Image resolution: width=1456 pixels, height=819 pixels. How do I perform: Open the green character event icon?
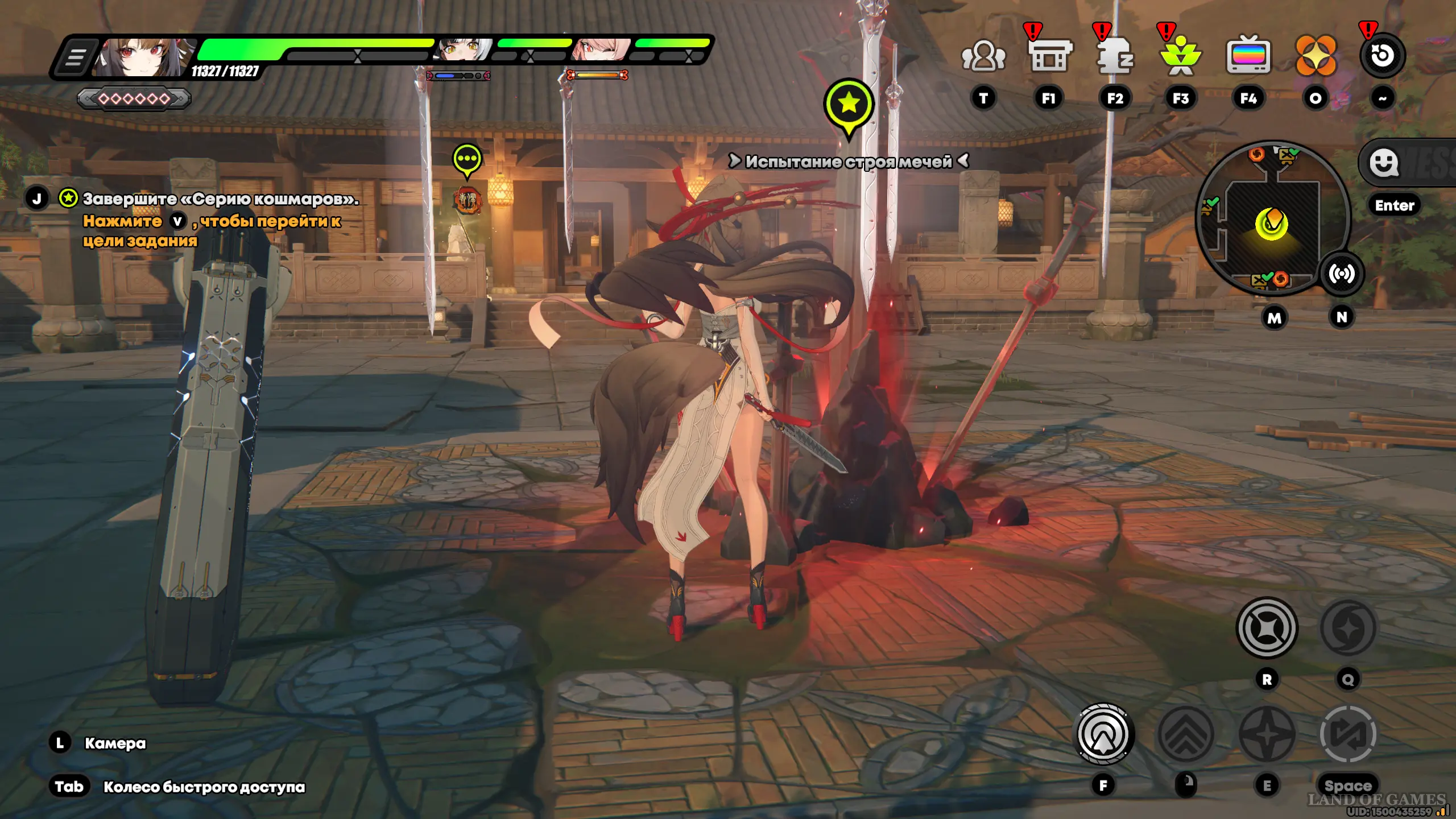point(1181,56)
